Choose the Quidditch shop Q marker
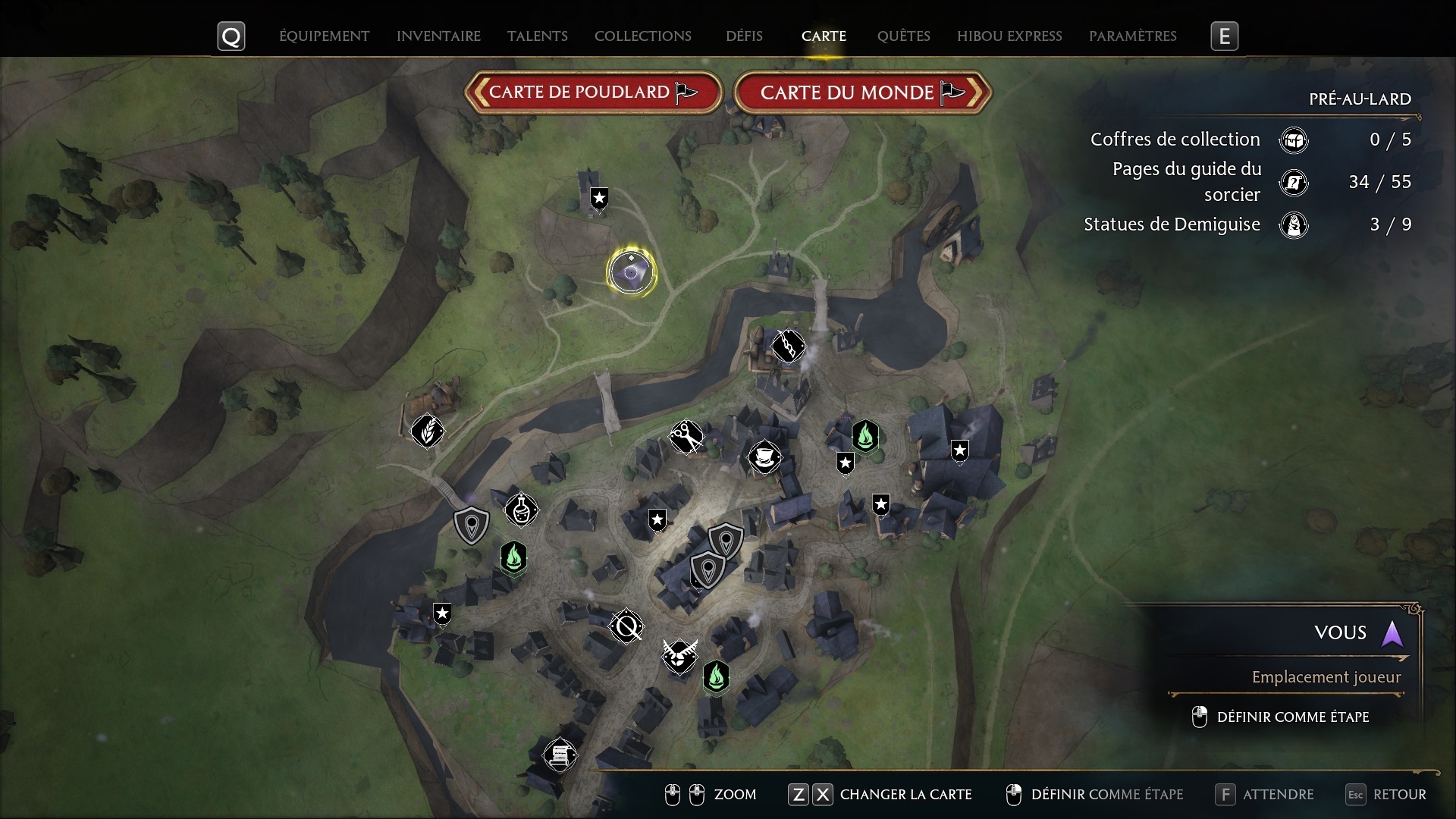This screenshot has width=1456, height=819. point(626,626)
